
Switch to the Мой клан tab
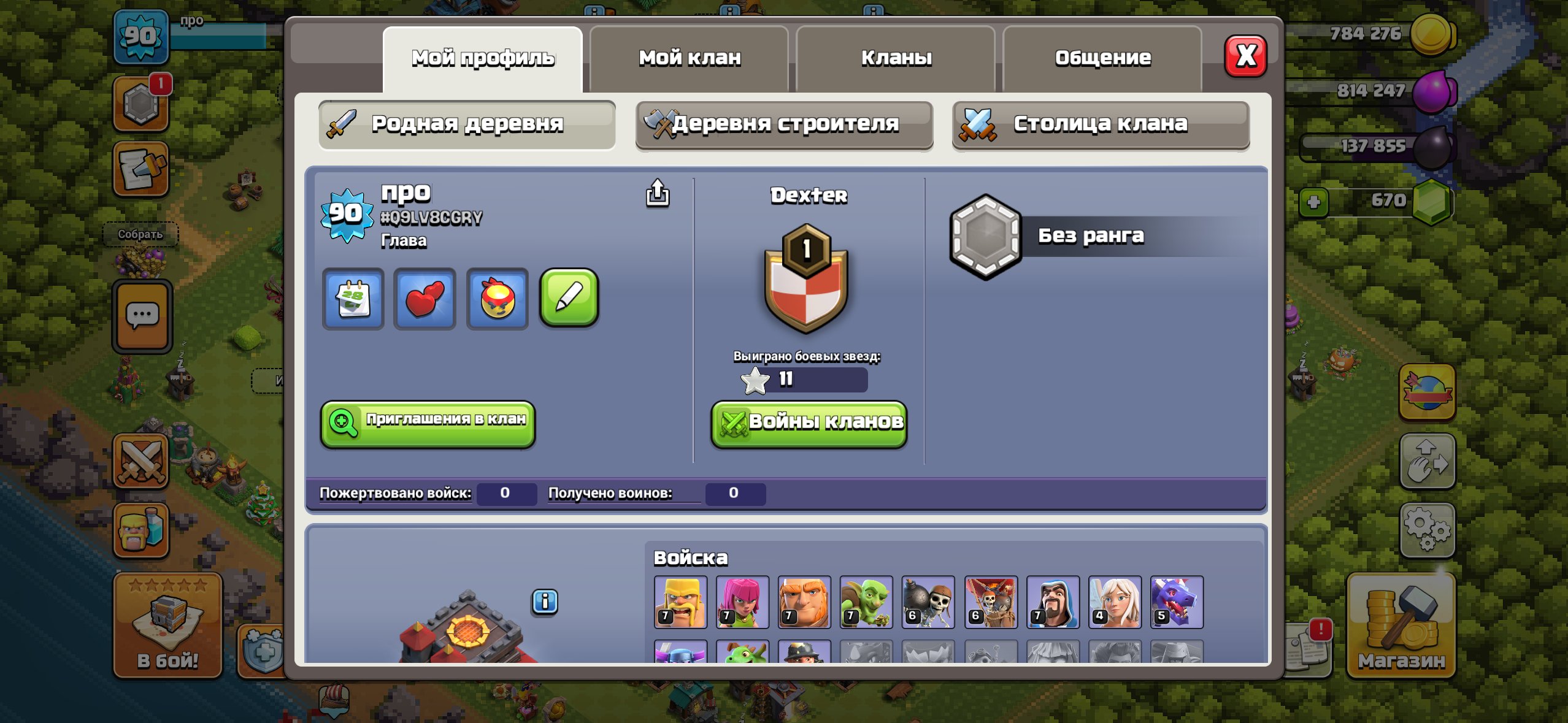coord(688,57)
